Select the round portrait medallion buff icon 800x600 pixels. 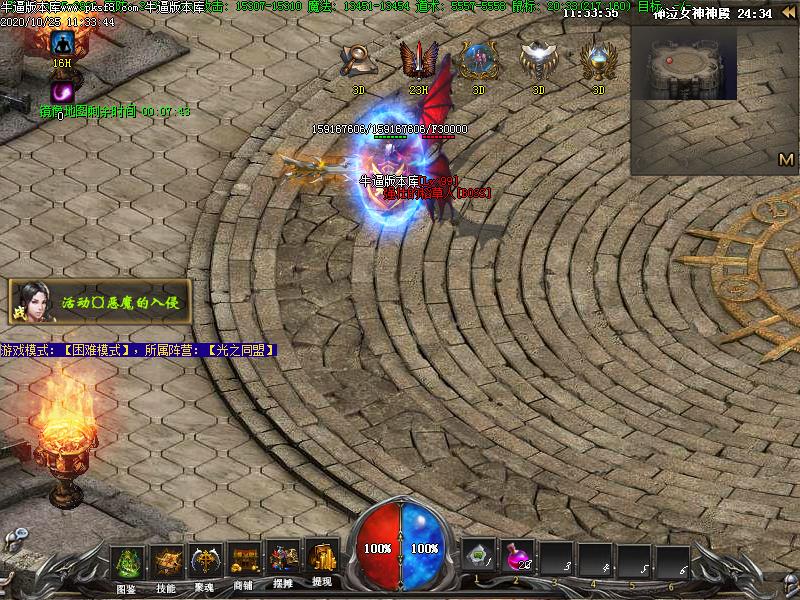click(477, 61)
